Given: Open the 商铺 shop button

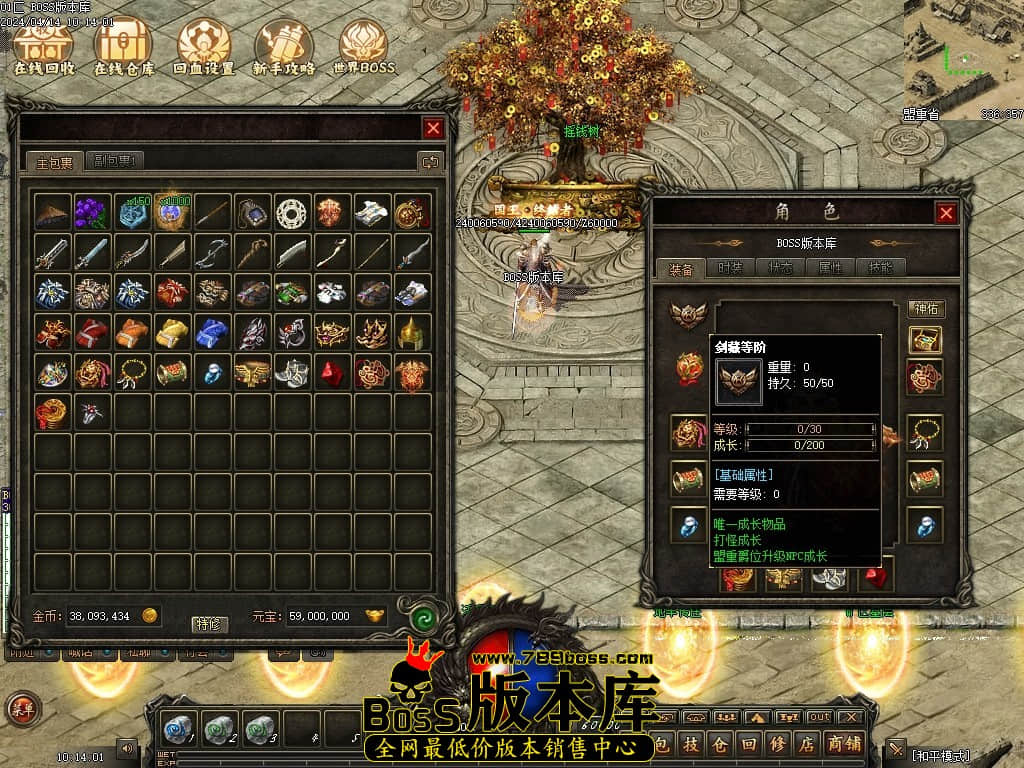Looking at the screenshot, I should point(846,743).
